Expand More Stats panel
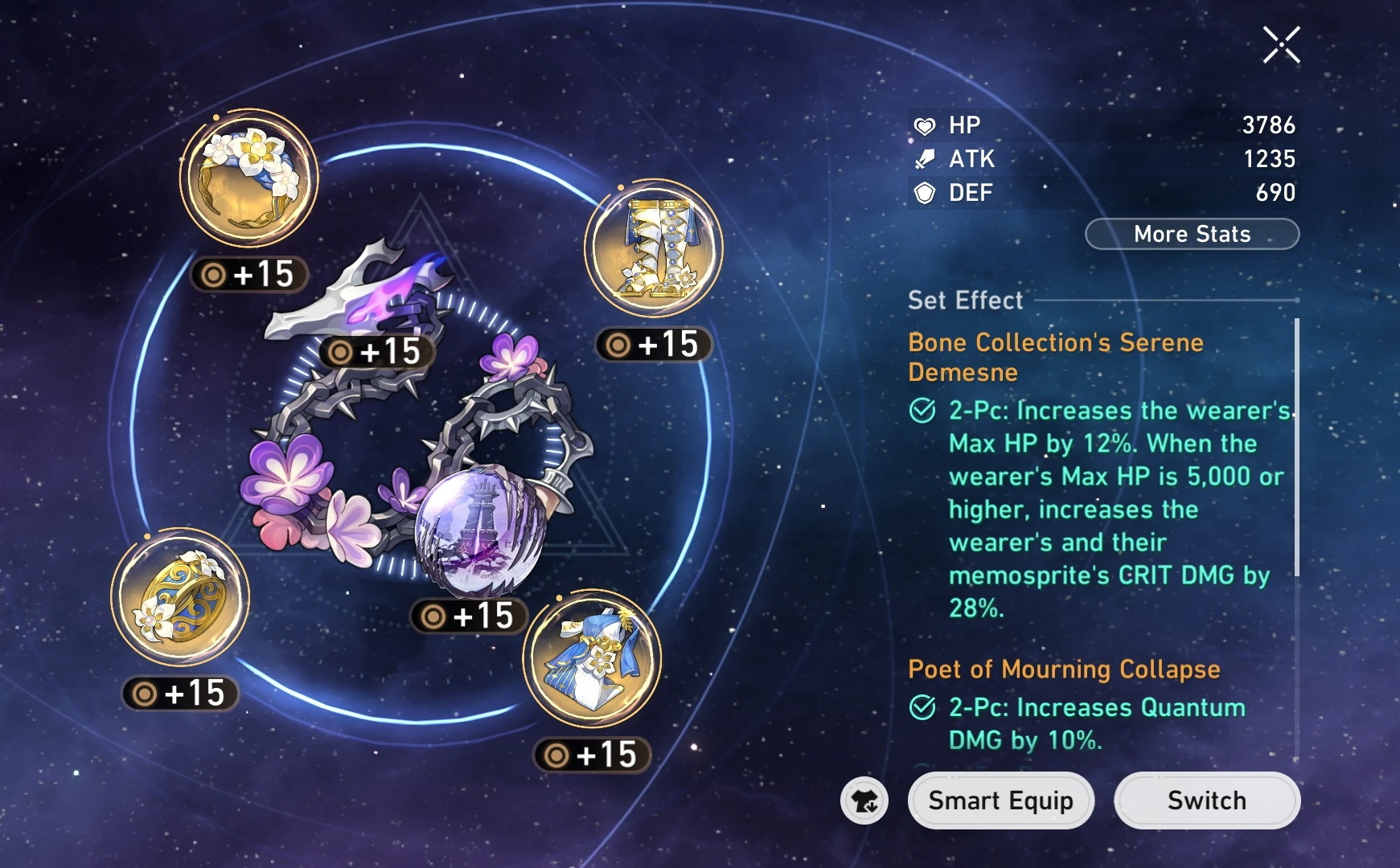Viewport: 1400px width, 868px height. [1192, 234]
